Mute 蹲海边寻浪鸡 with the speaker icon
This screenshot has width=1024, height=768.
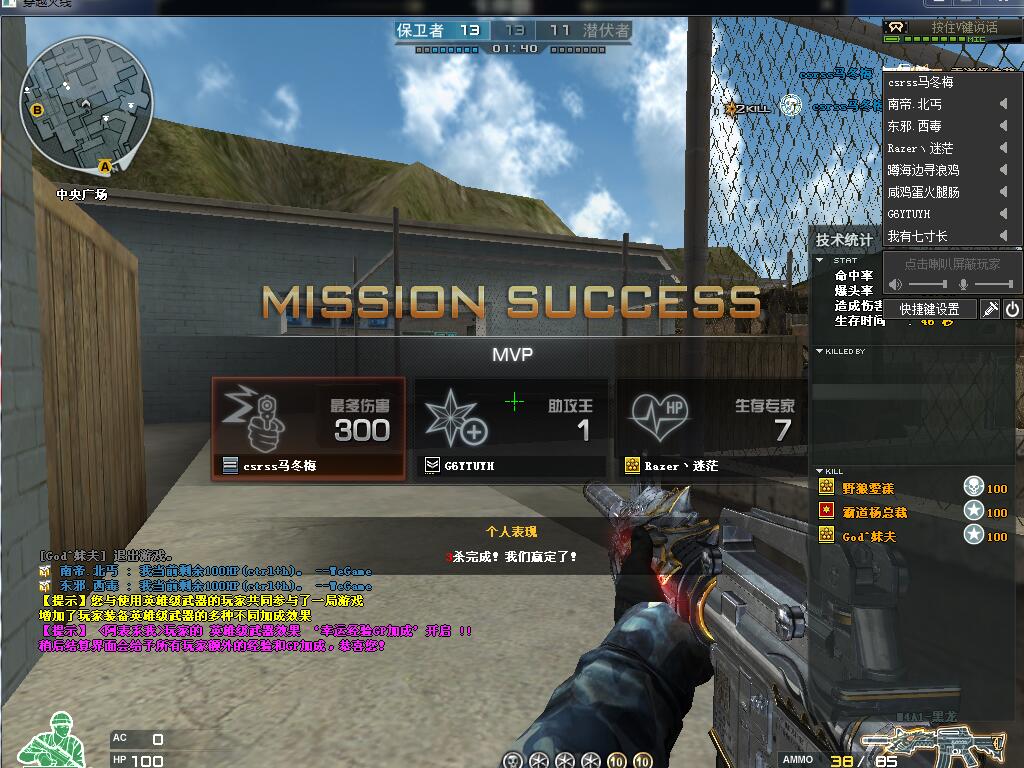pos(1003,170)
